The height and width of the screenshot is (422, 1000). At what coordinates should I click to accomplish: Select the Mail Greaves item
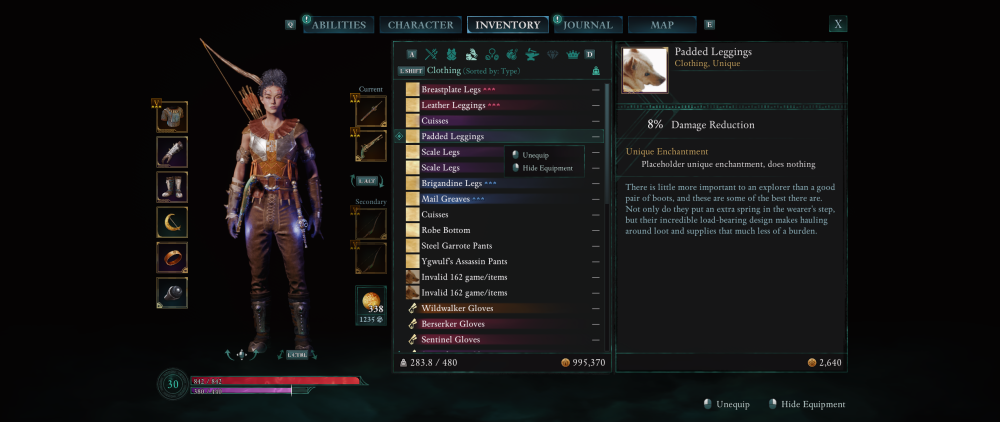tap(446, 199)
